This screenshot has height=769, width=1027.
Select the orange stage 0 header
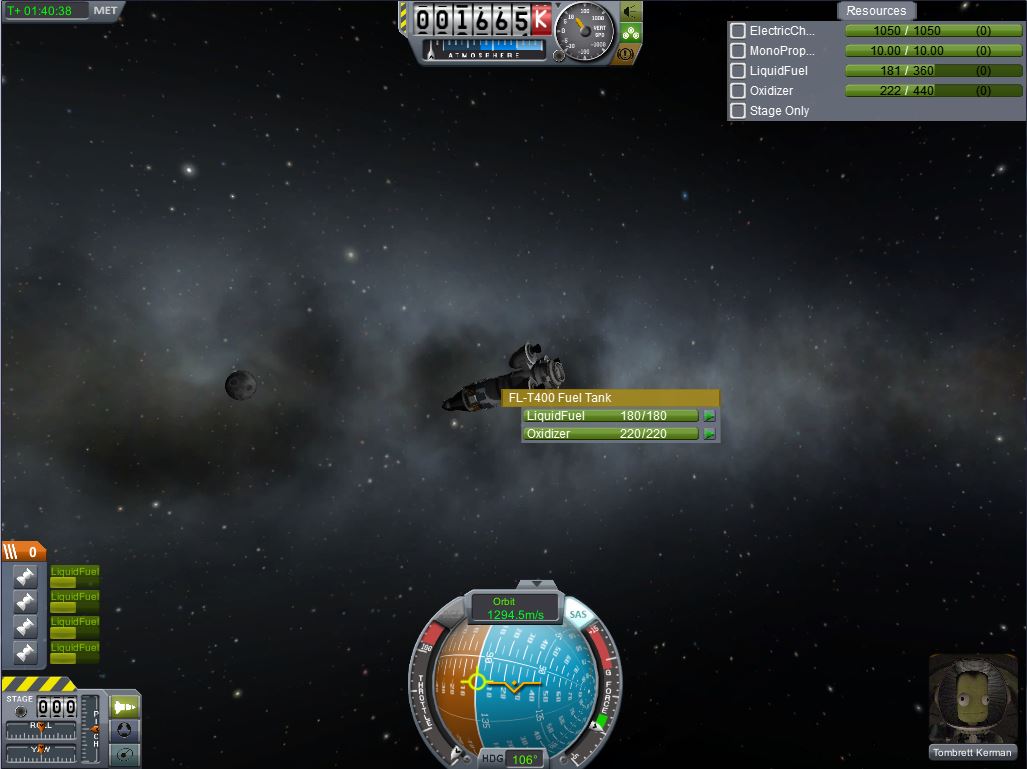[x=24, y=551]
